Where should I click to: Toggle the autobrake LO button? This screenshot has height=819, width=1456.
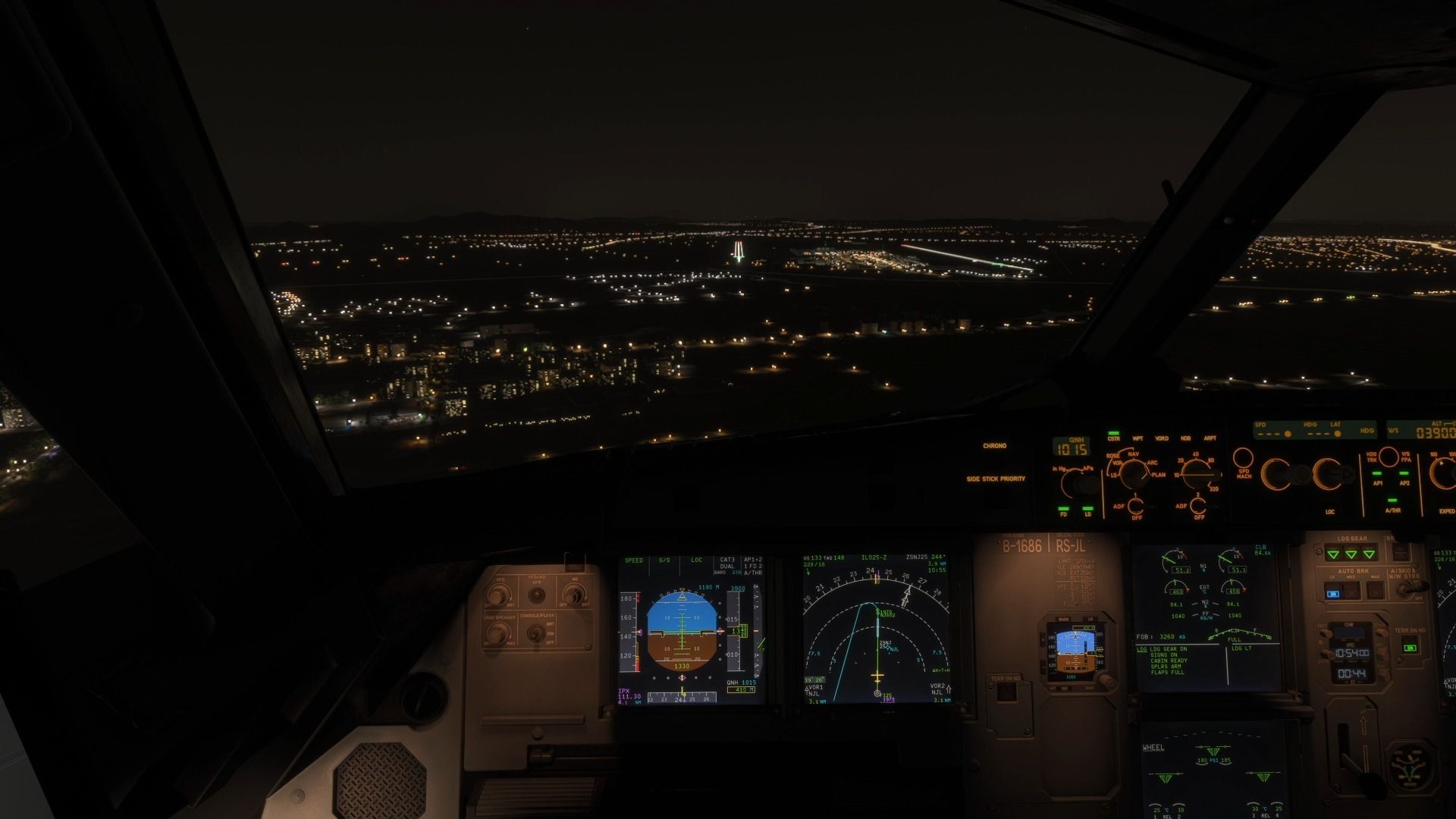[x=1332, y=592]
